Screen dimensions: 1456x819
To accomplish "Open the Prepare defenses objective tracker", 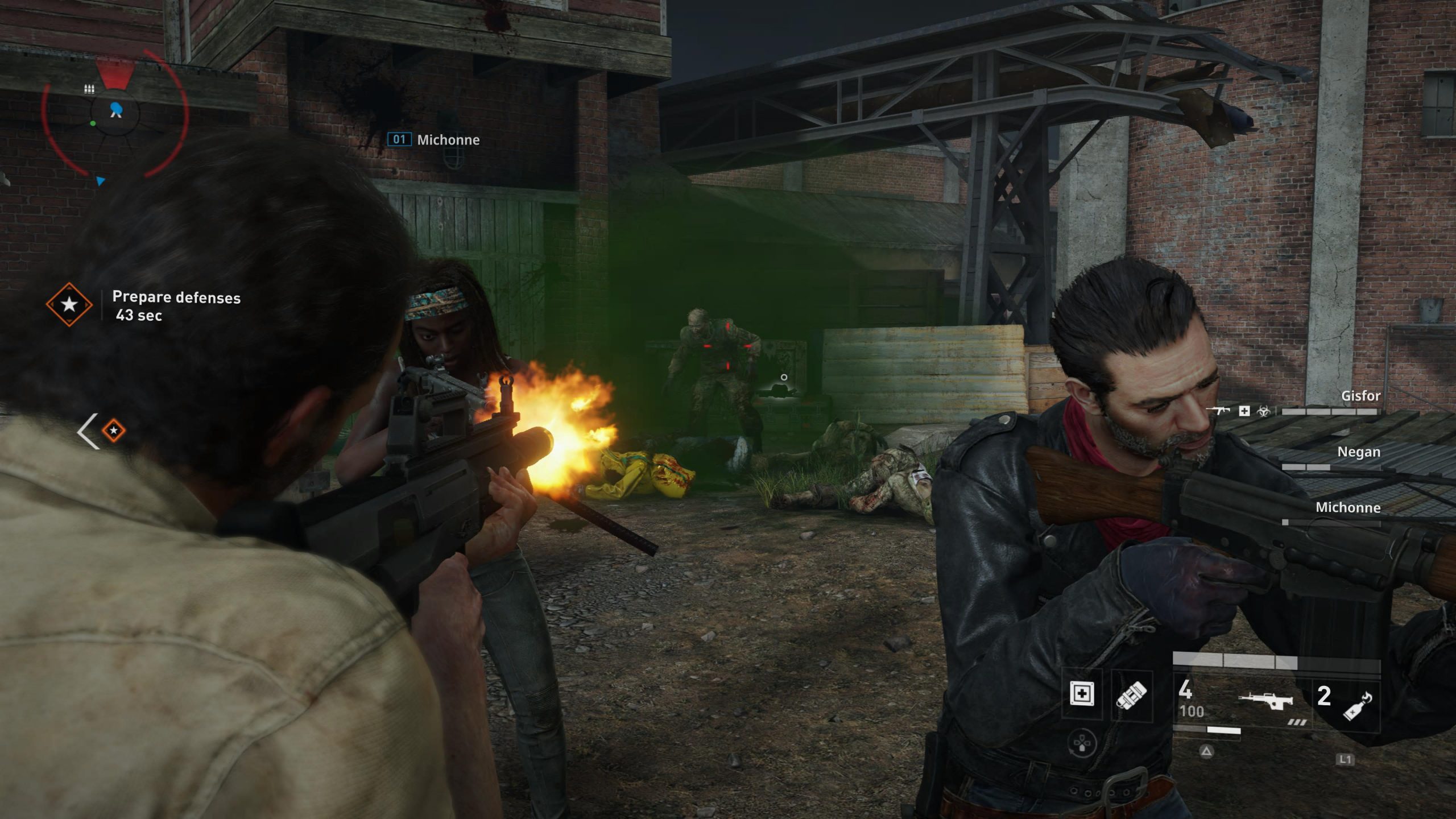I will point(176,305).
